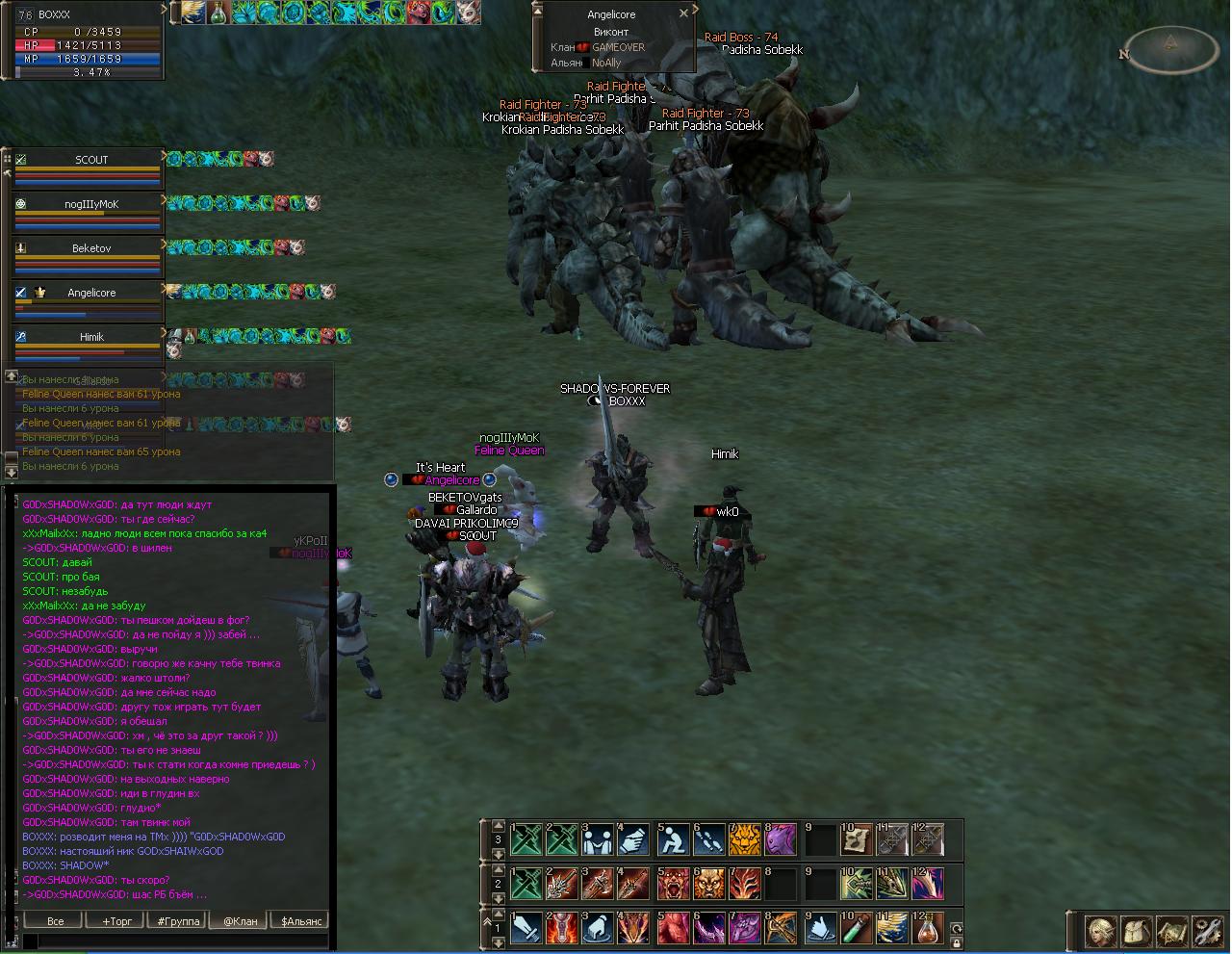Switch to the @Клан clan chat tab
1232x954 pixels.
[240, 921]
